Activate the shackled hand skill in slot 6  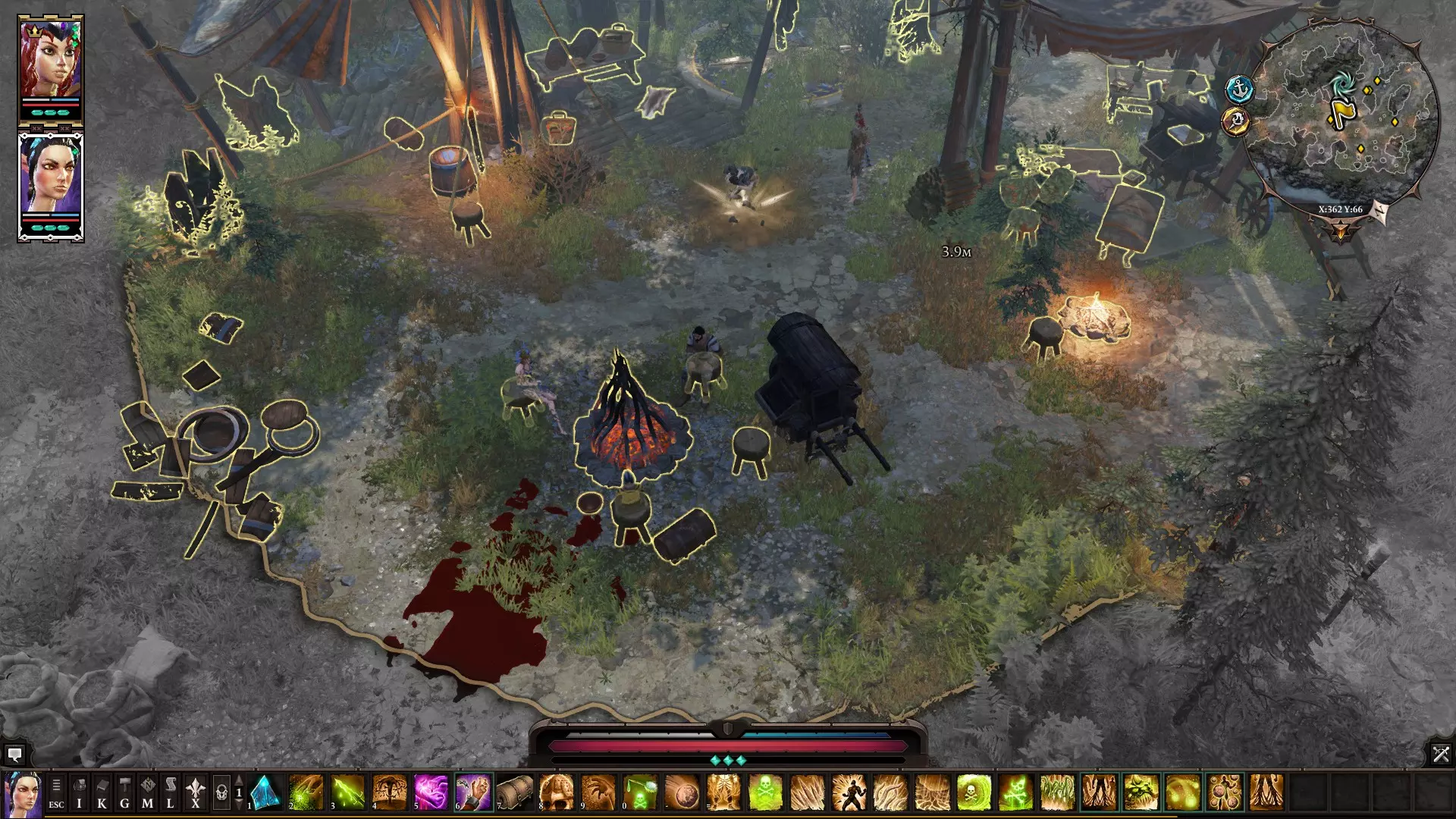pyautogui.click(x=473, y=792)
